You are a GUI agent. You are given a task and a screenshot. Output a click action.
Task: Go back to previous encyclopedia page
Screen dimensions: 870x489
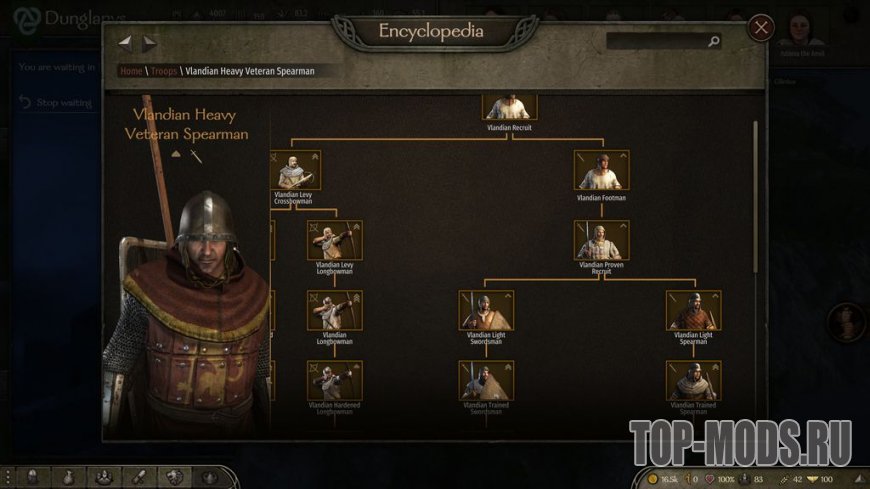click(125, 43)
